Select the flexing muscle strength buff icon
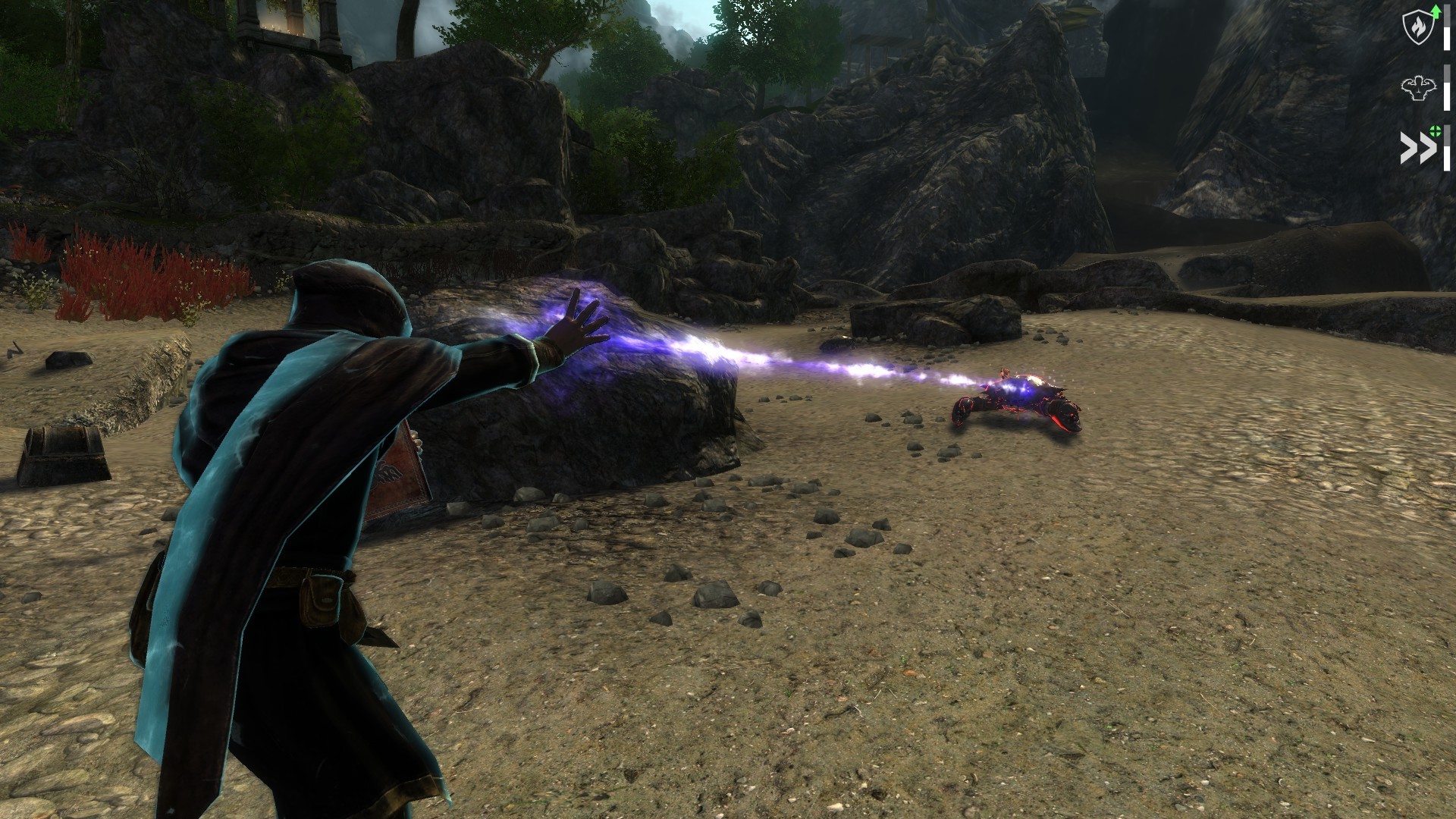Viewport: 1456px width, 819px height. [1417, 88]
